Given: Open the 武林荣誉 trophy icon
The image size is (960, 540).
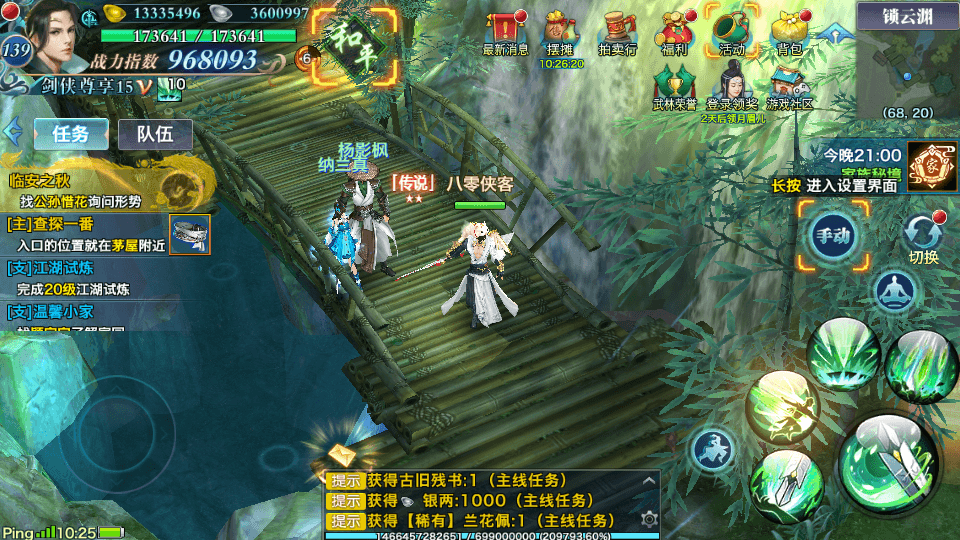Looking at the screenshot, I should (675, 85).
